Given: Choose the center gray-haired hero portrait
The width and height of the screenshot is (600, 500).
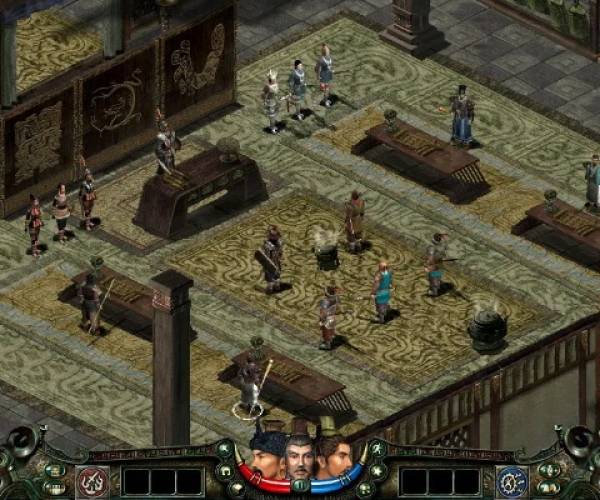Looking at the screenshot, I should coord(299,457).
